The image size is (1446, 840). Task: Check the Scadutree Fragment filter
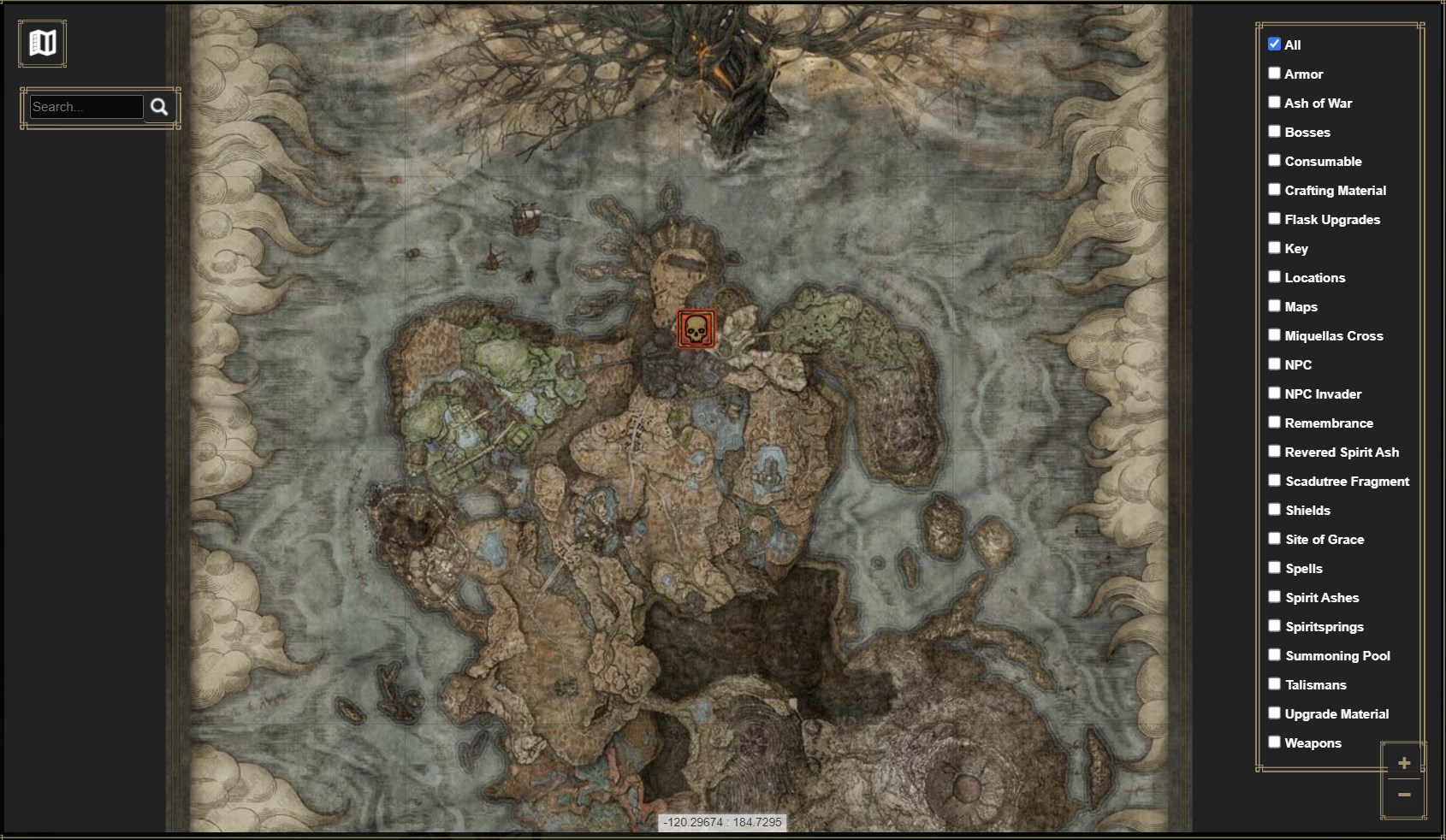point(1275,480)
